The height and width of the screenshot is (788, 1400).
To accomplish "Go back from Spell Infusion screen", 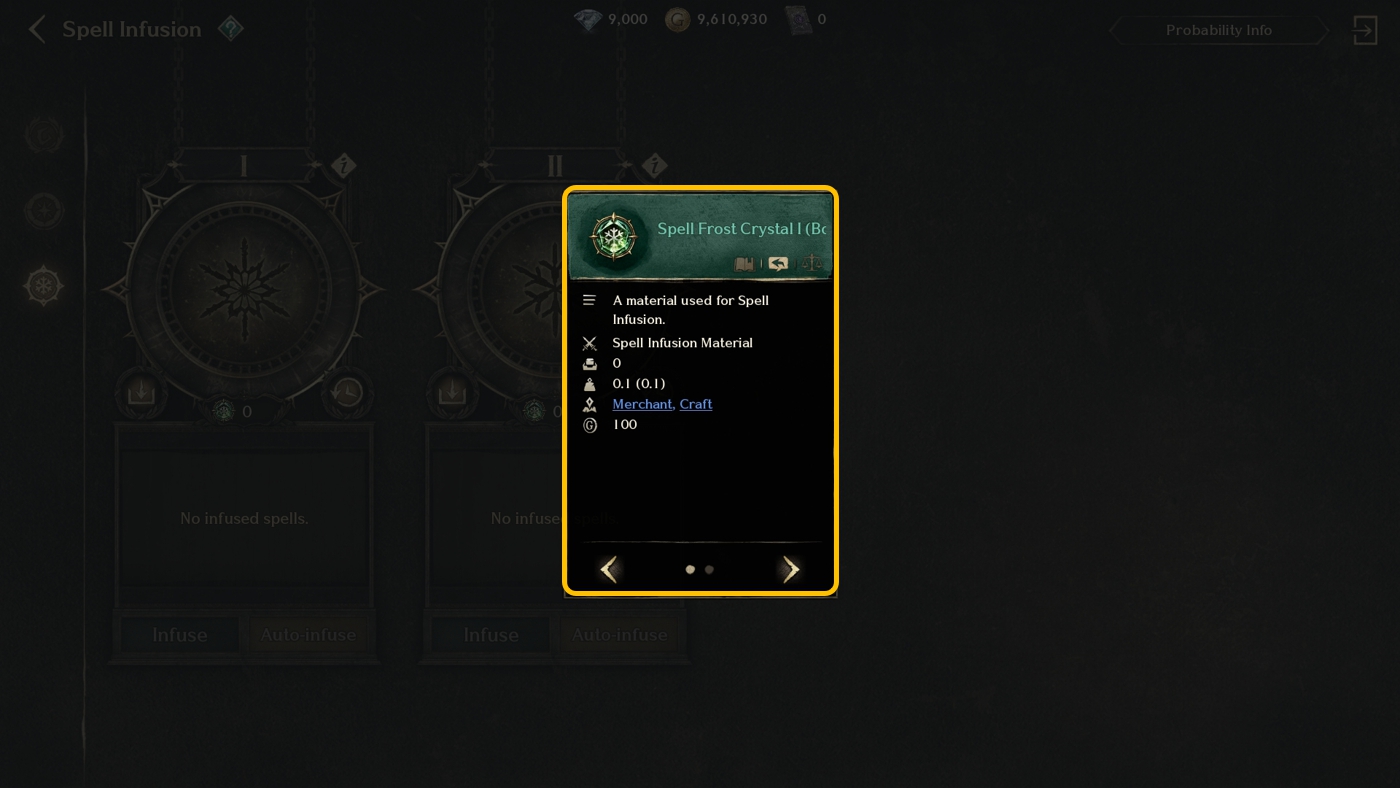I will tap(37, 30).
